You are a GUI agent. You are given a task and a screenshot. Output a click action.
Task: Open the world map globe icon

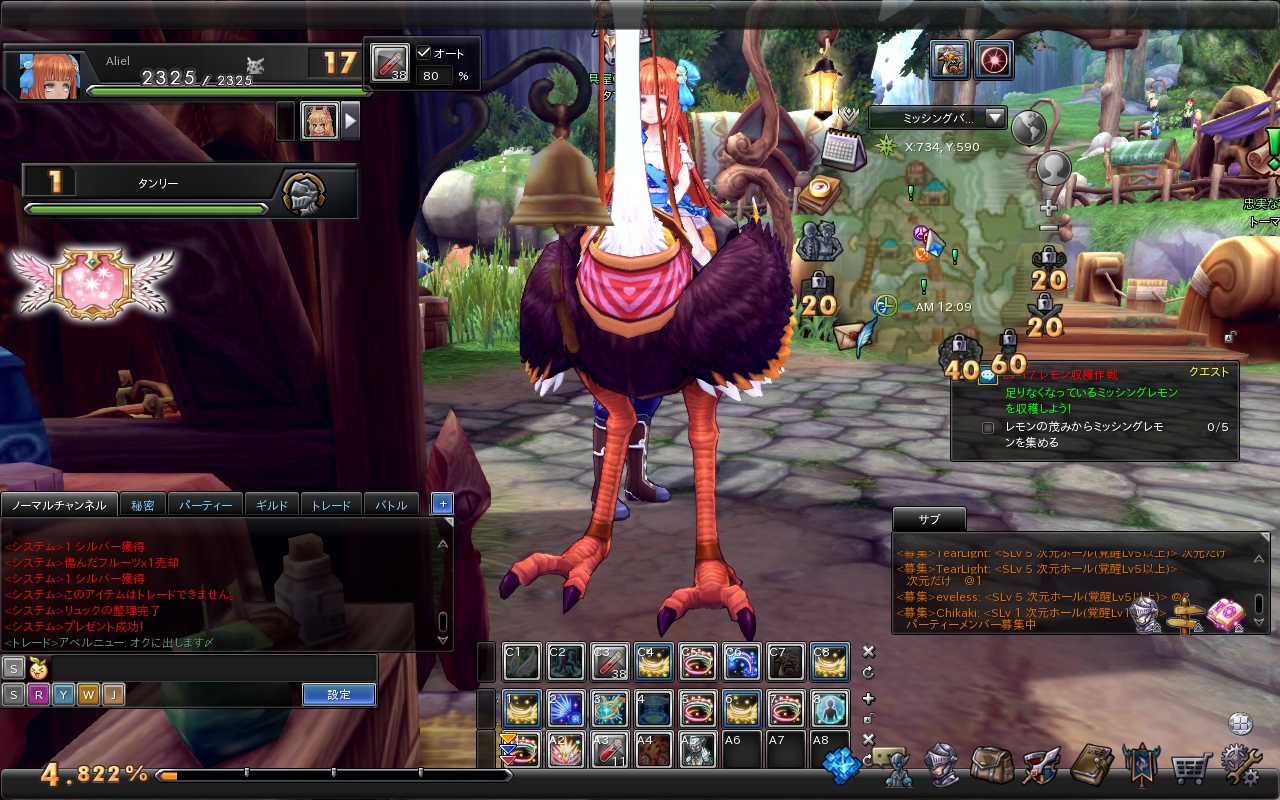point(1028,128)
